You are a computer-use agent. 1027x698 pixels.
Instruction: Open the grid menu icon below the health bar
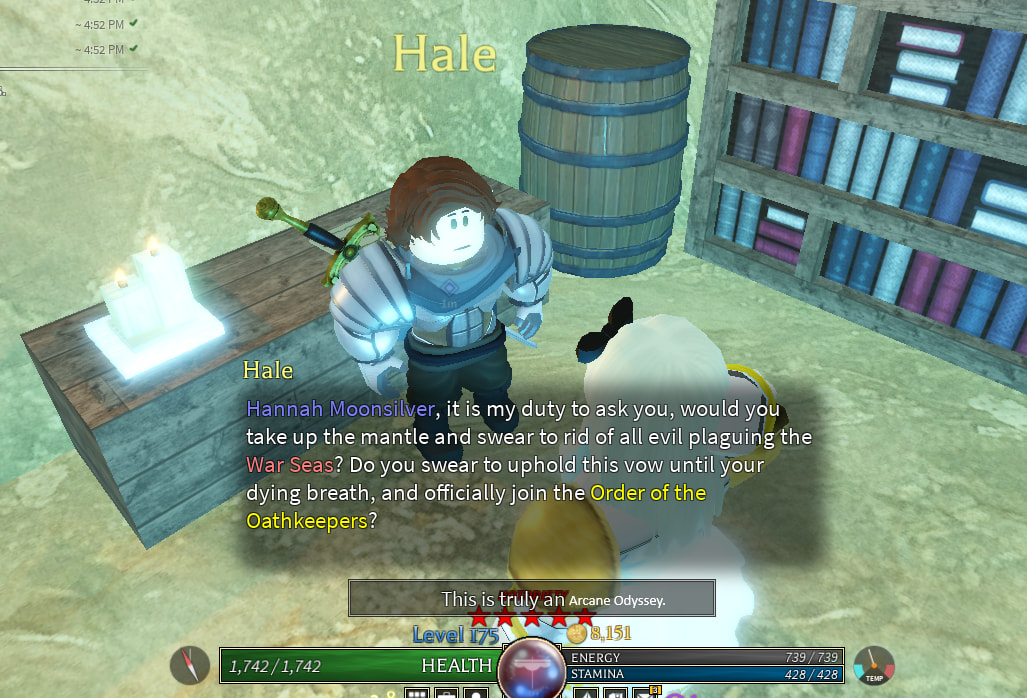[417, 692]
